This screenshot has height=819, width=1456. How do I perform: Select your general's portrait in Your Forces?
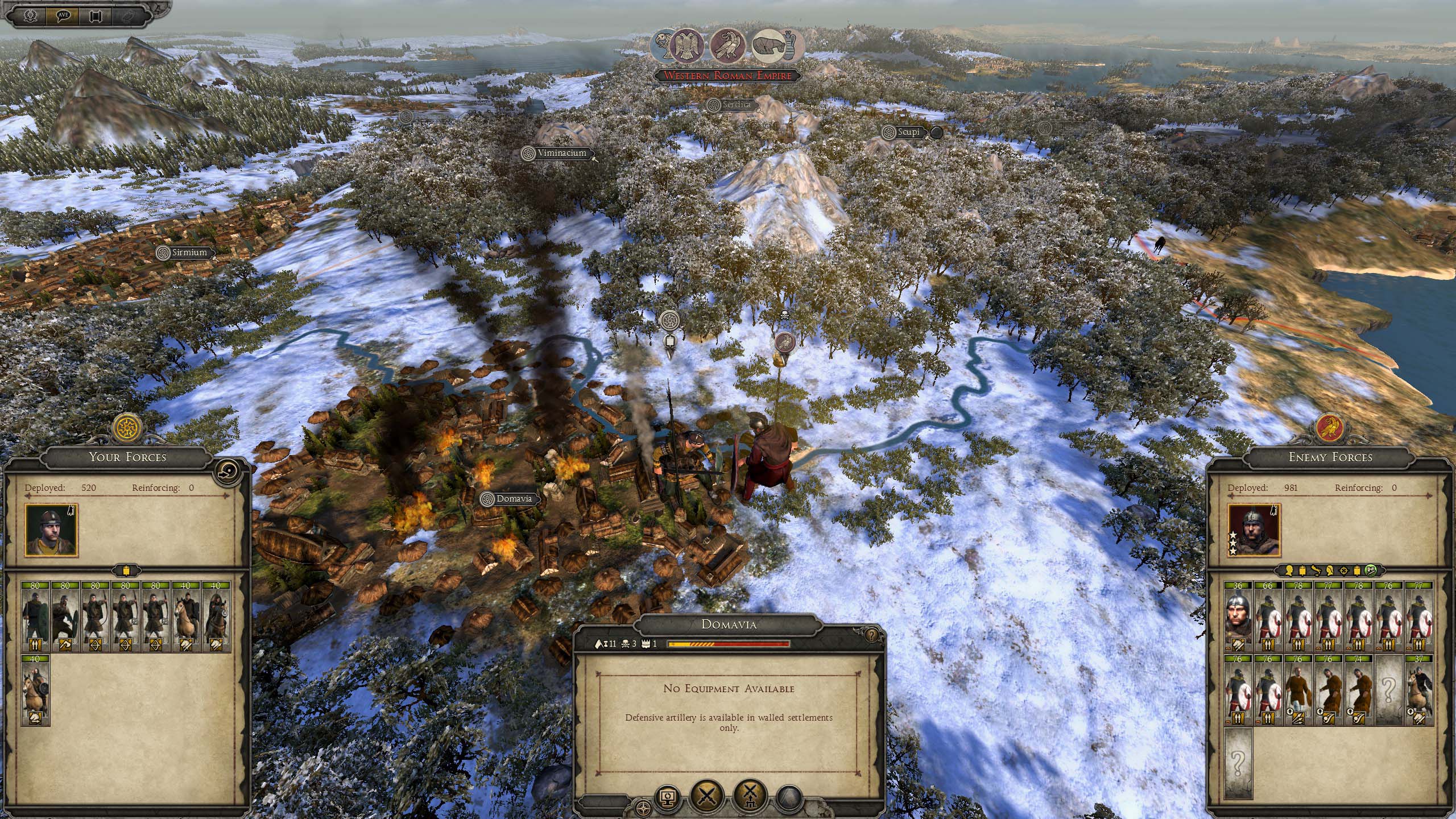pyautogui.click(x=51, y=531)
